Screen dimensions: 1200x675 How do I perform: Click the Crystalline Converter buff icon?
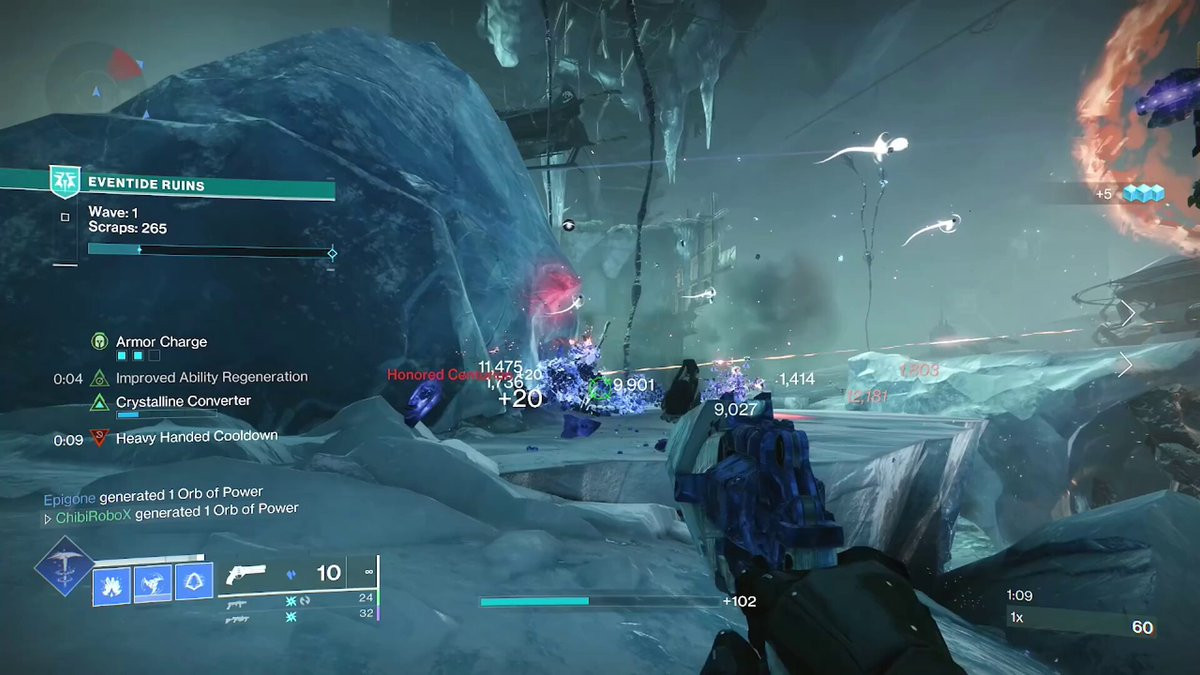pos(99,402)
